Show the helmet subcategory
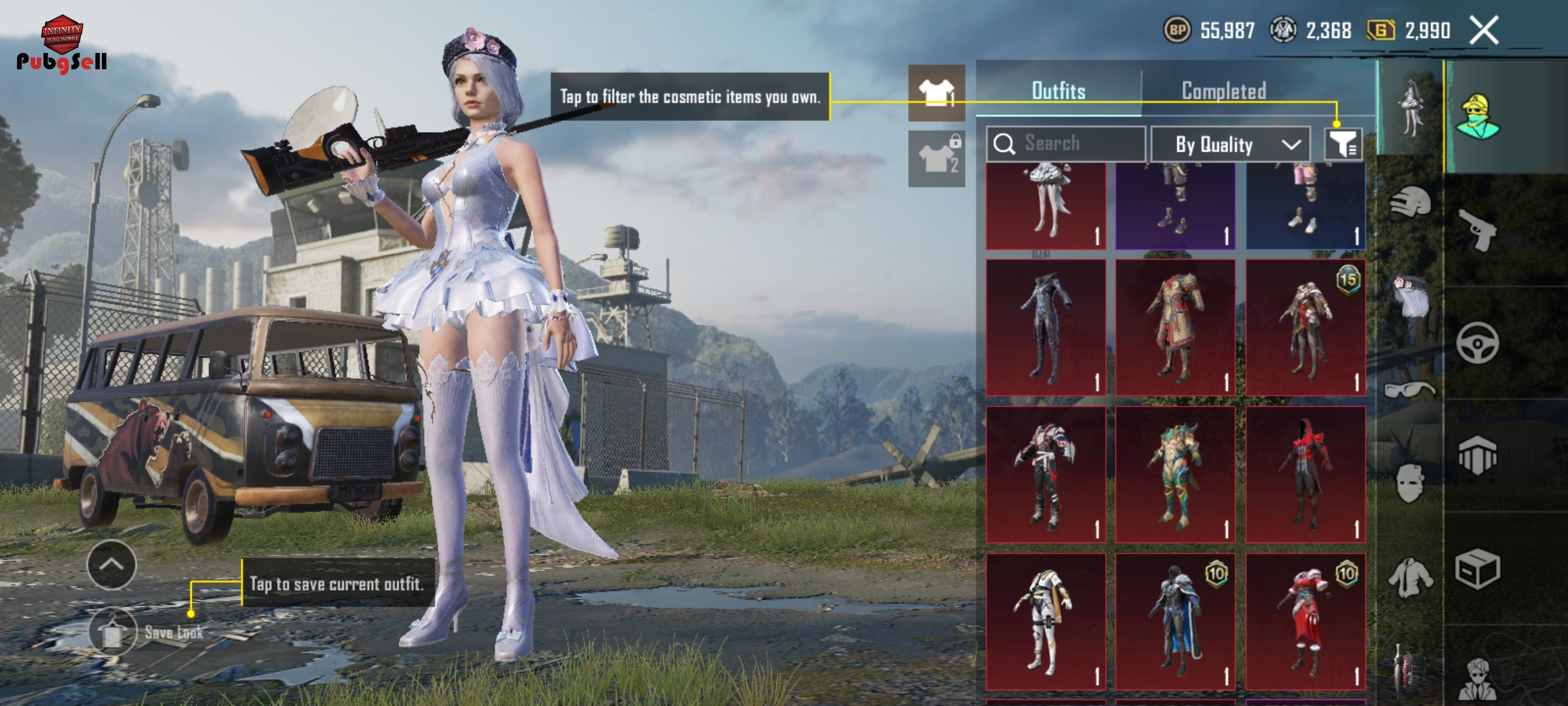The width and height of the screenshot is (1568, 706). pos(1410,203)
